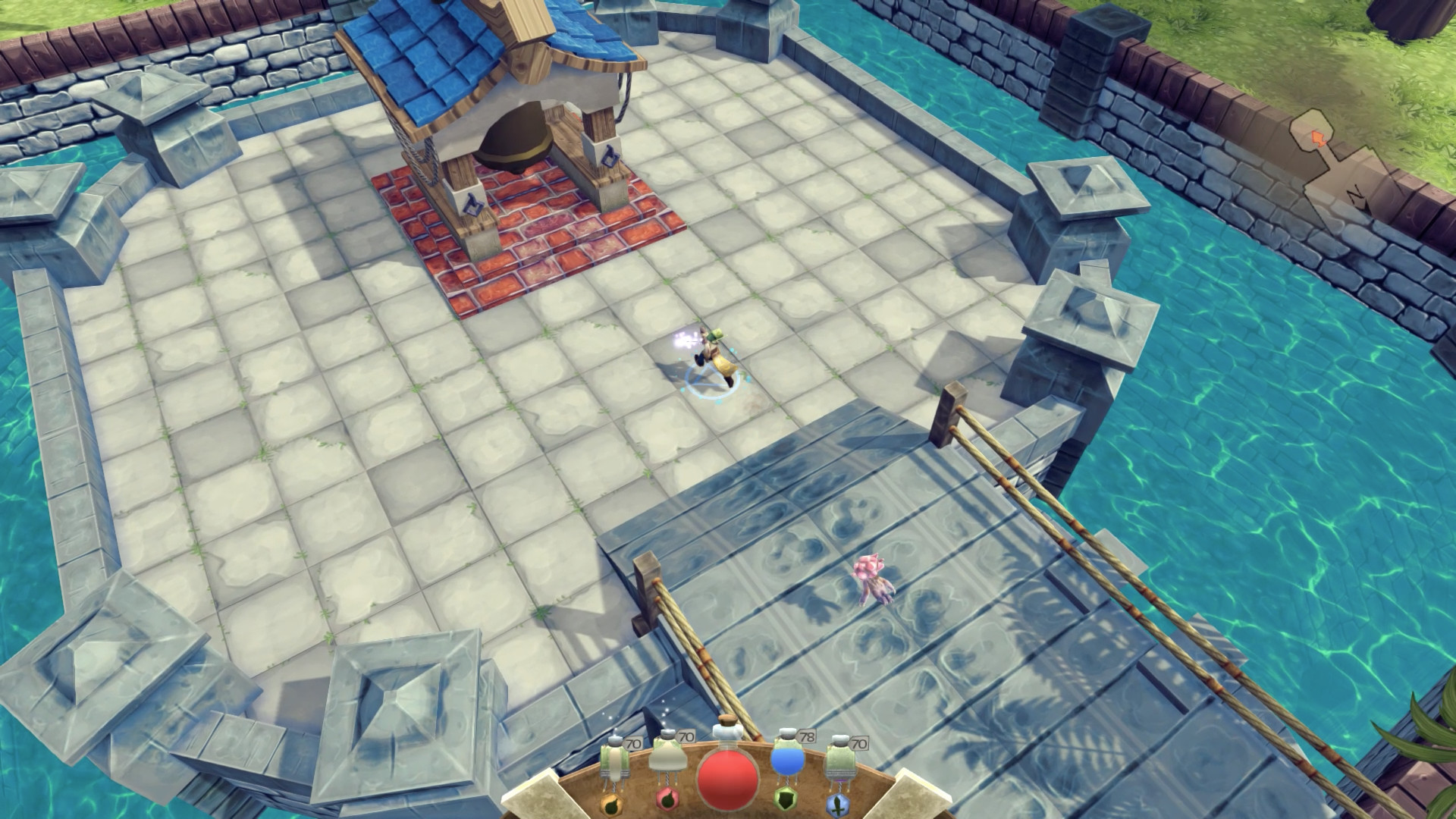The width and height of the screenshot is (1456, 819).
Task: Click the 70 tag on the rightmost green flask
Action: click(859, 742)
